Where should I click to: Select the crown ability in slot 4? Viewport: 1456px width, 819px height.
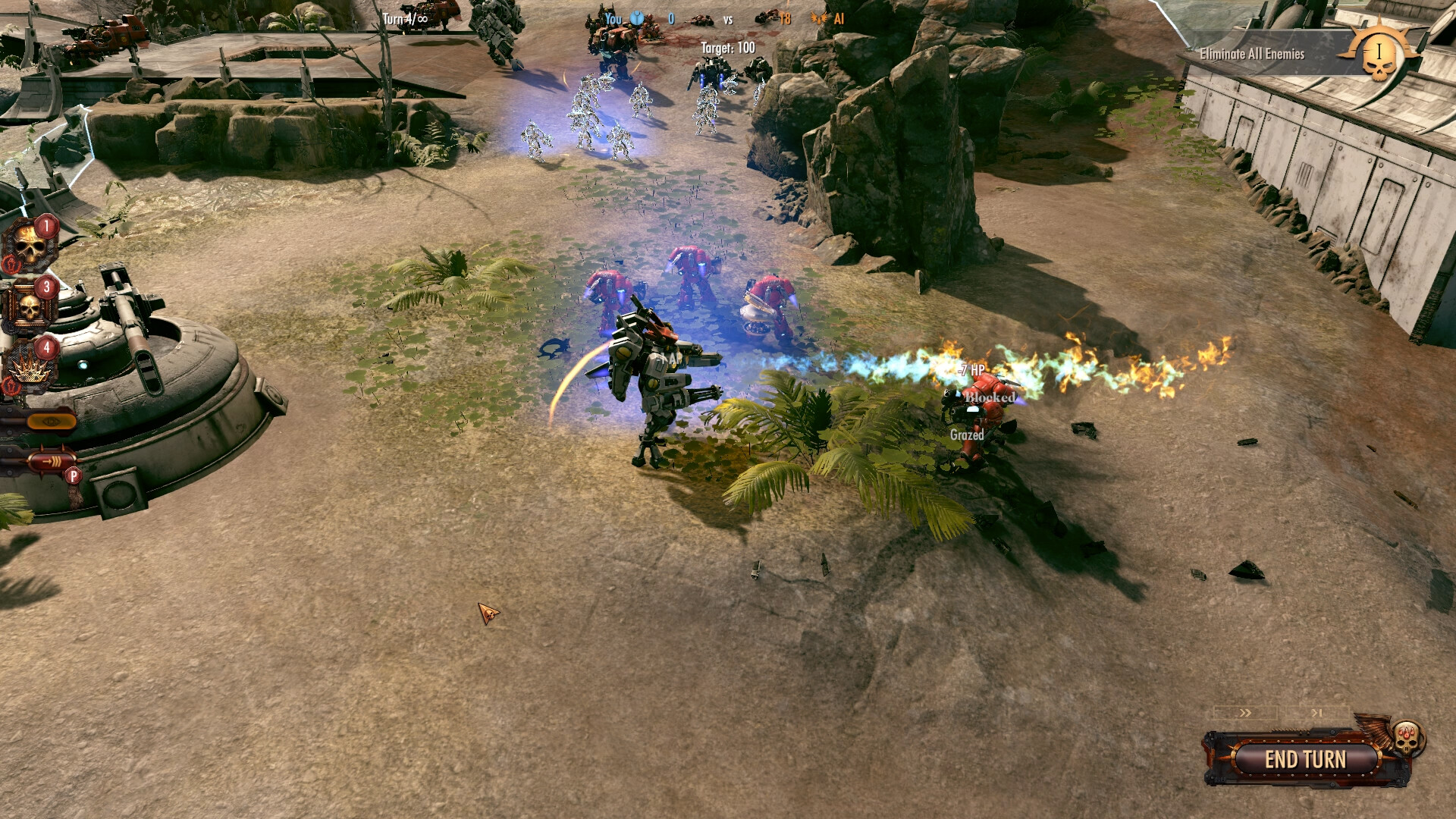click(x=27, y=369)
